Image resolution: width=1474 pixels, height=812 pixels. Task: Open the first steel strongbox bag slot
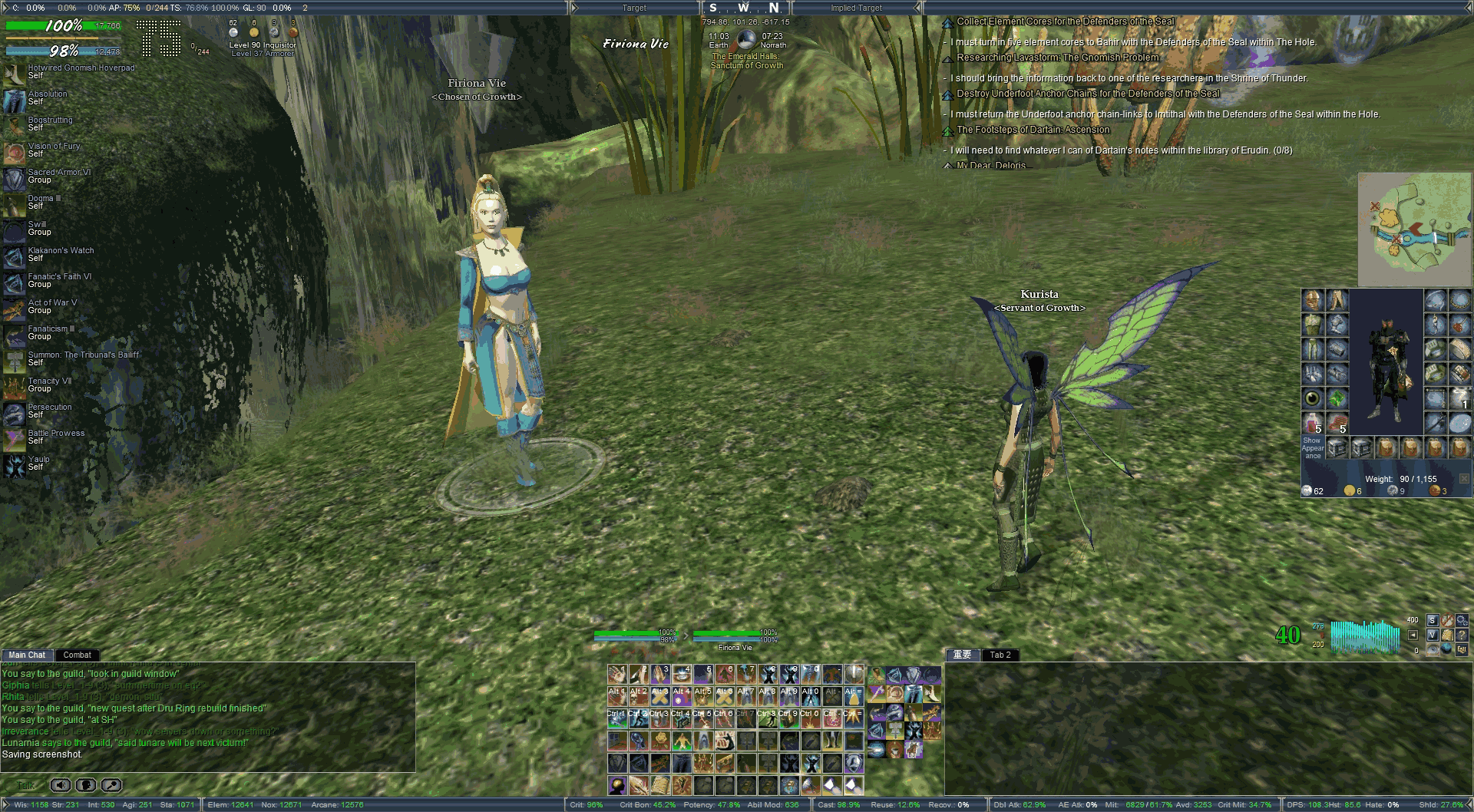coord(1337,447)
